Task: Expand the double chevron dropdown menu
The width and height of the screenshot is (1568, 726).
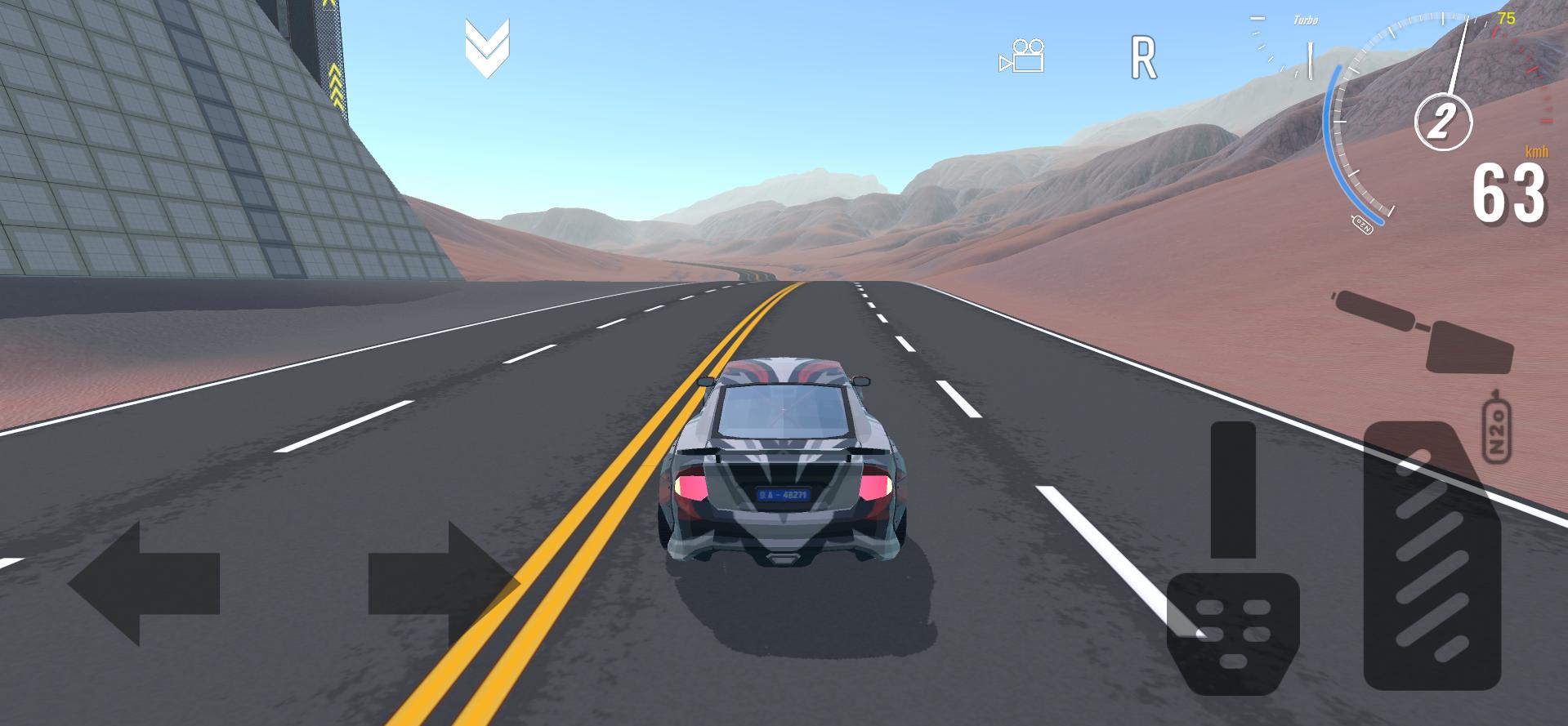Action: click(x=487, y=48)
